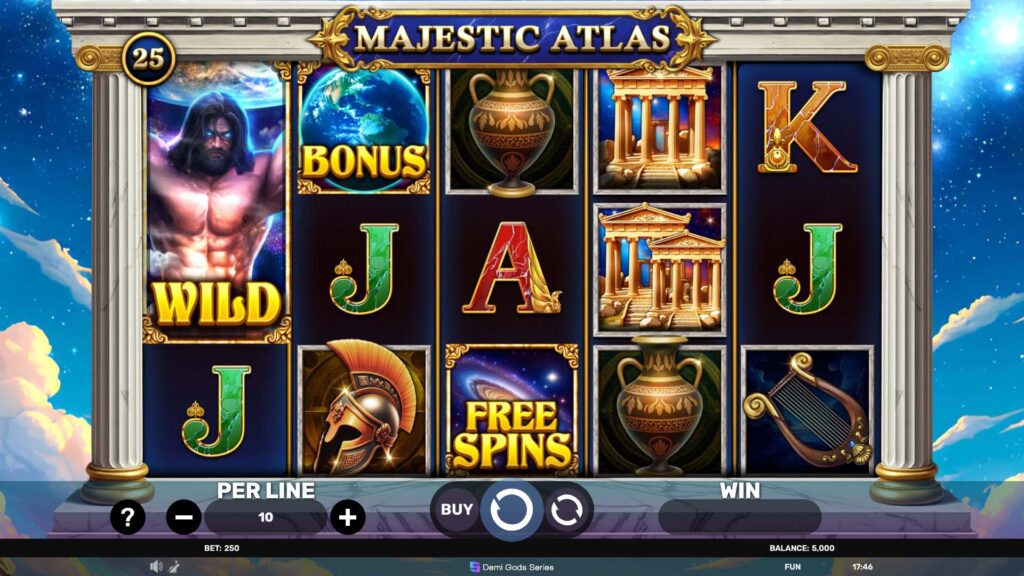
Task: Activate the autoplay button
Action: [566, 510]
